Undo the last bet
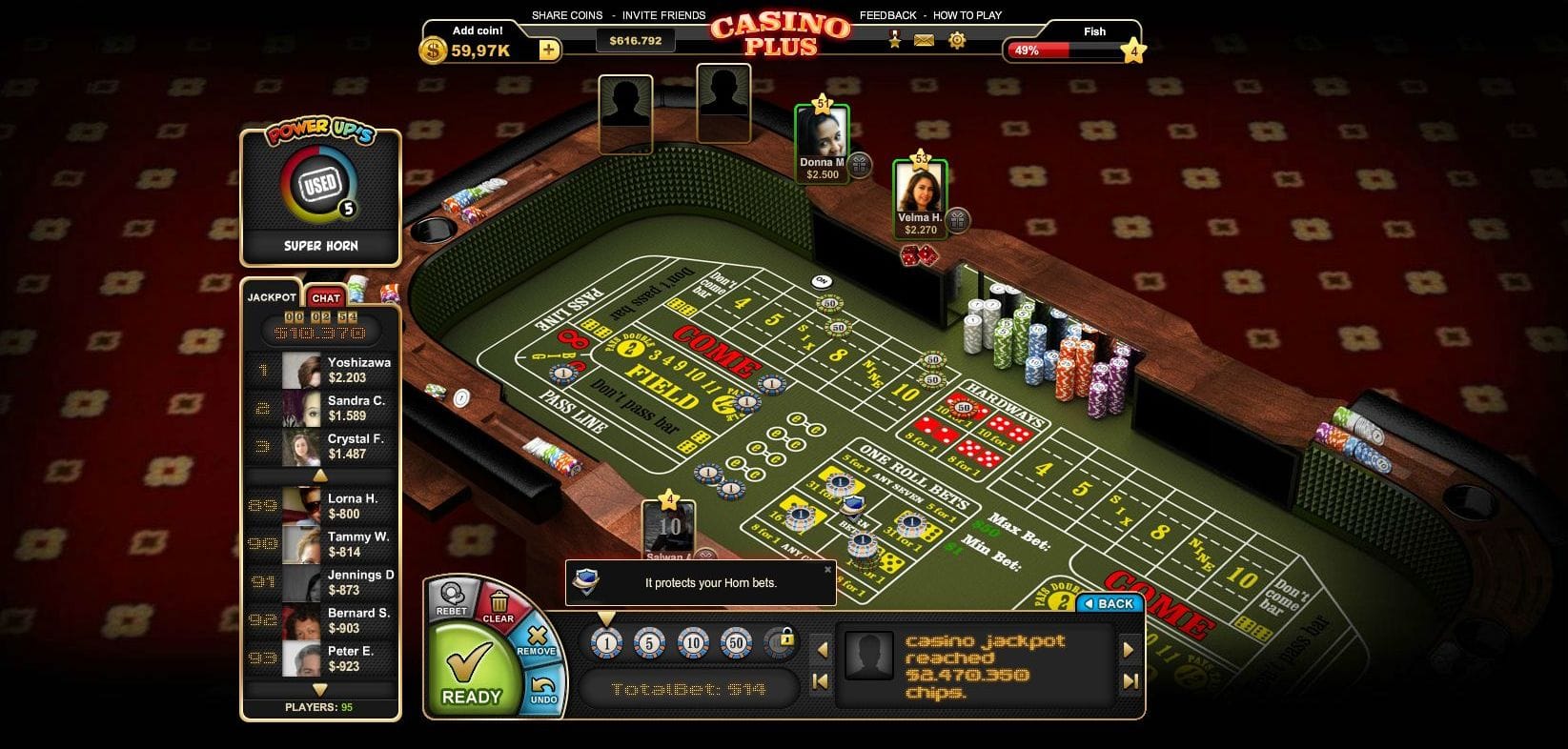 tap(543, 689)
